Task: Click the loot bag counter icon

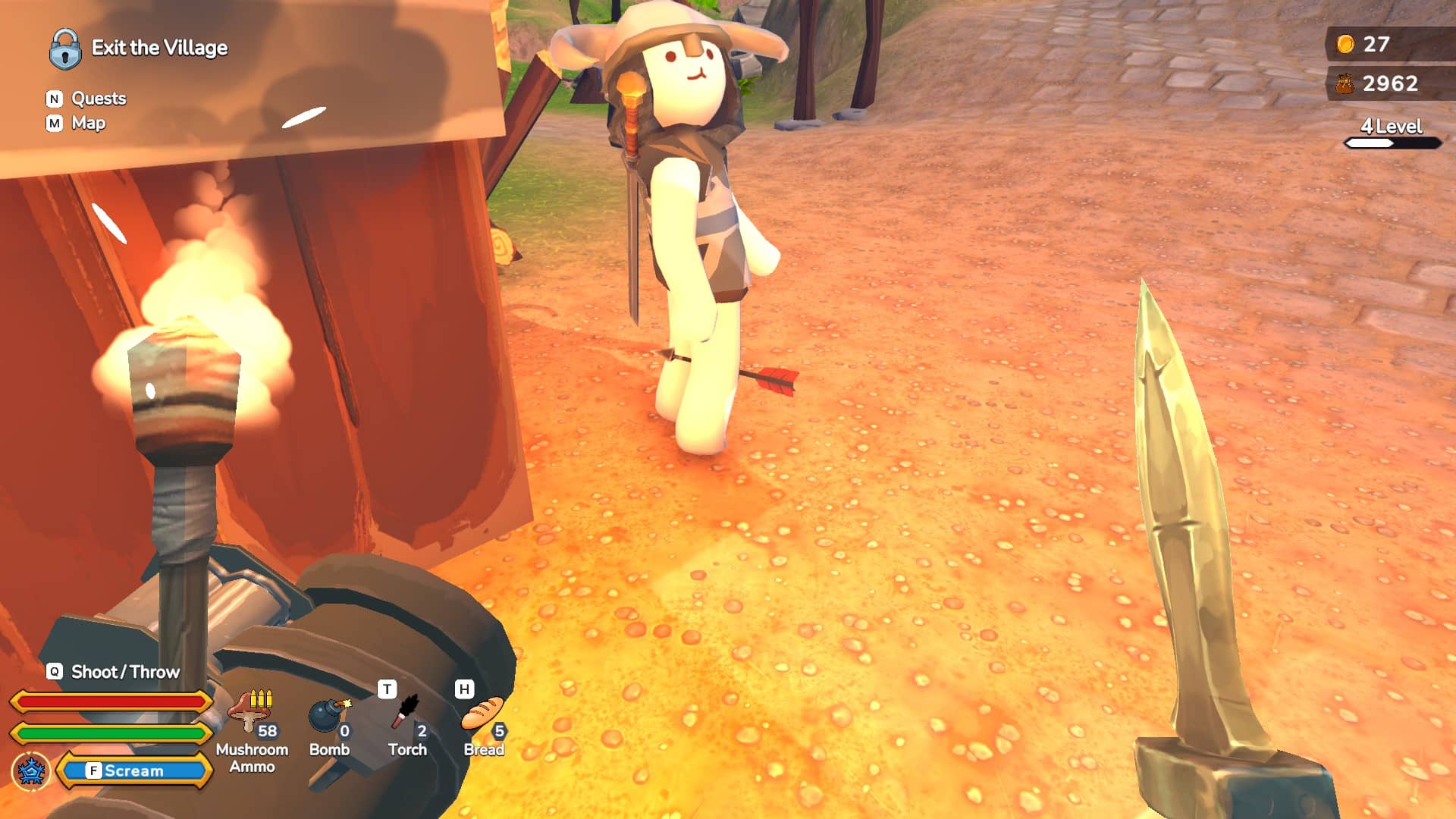Action: click(x=1345, y=83)
